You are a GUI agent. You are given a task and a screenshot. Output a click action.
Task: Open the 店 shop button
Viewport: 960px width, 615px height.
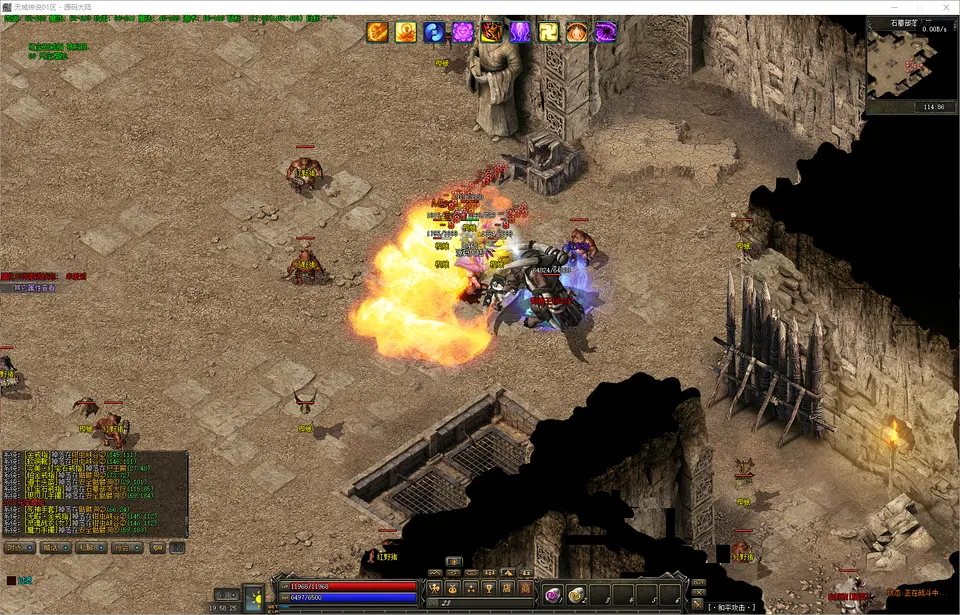point(507,587)
